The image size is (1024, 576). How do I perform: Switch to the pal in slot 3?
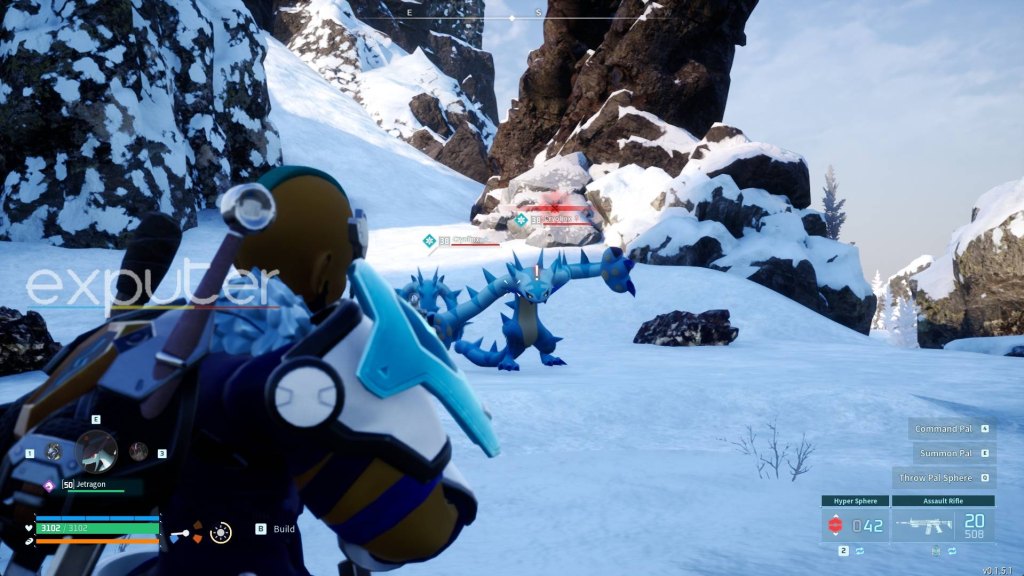[x=139, y=452]
